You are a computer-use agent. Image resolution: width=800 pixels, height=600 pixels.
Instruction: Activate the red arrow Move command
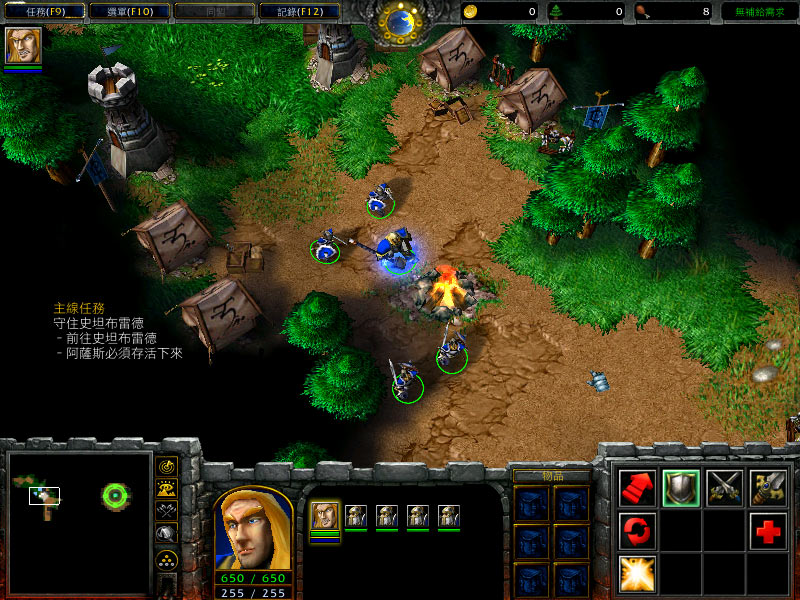click(638, 487)
